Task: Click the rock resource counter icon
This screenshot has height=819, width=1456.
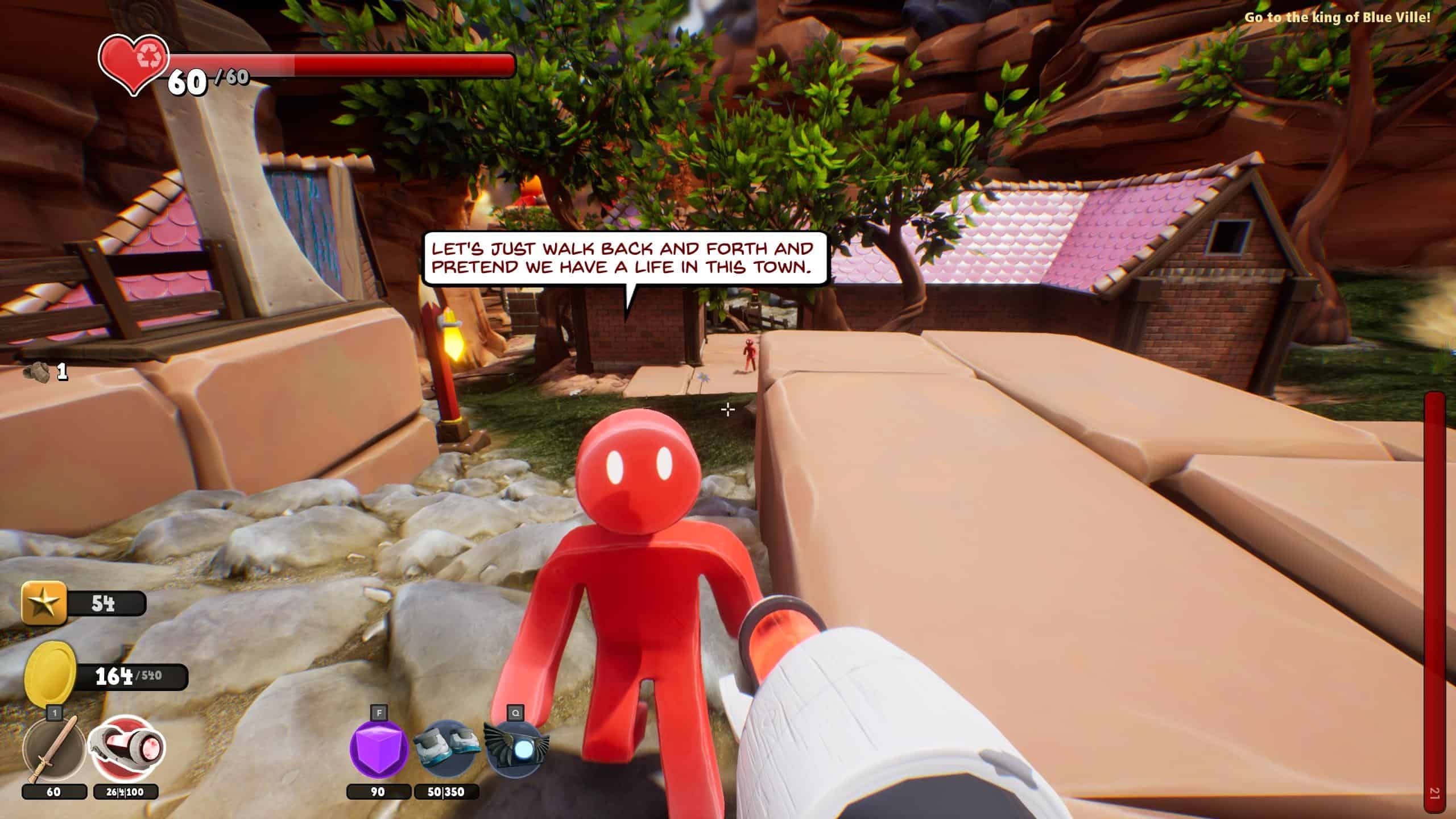Action: click(36, 372)
